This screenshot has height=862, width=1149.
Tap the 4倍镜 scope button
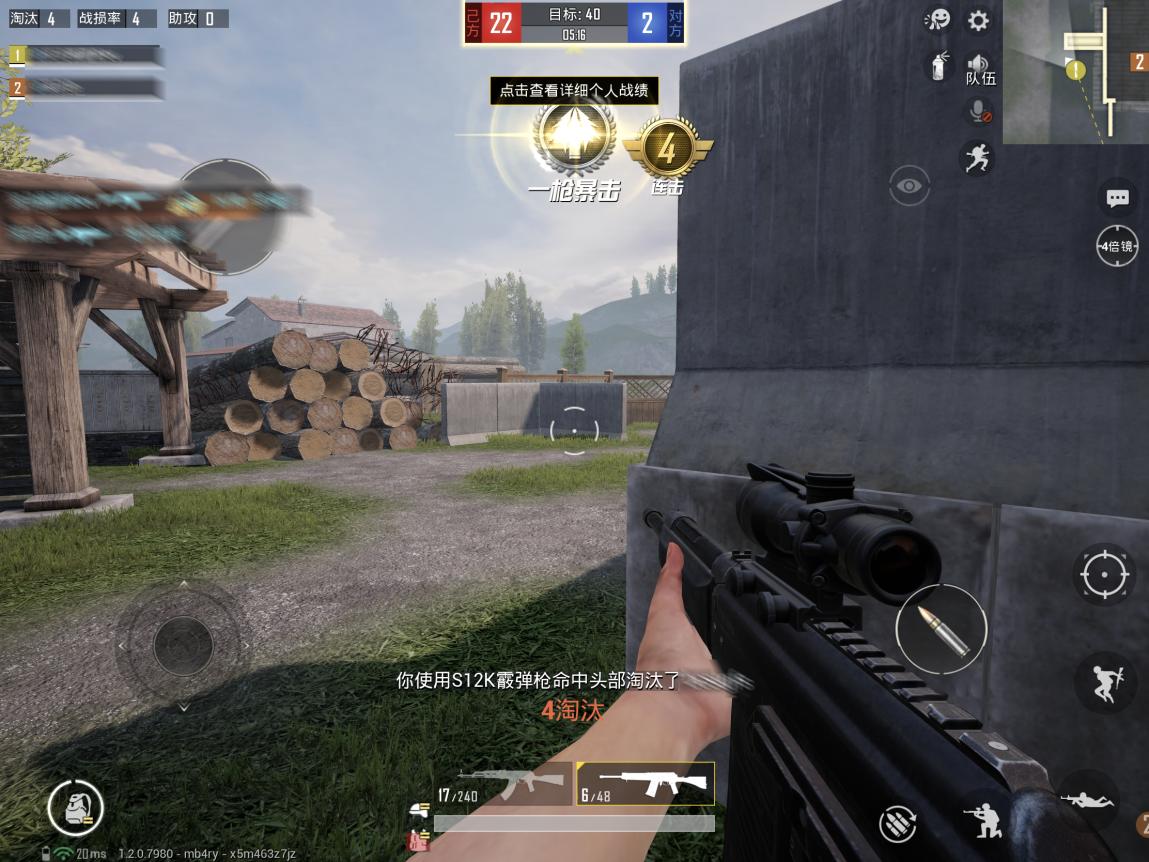coord(1117,246)
